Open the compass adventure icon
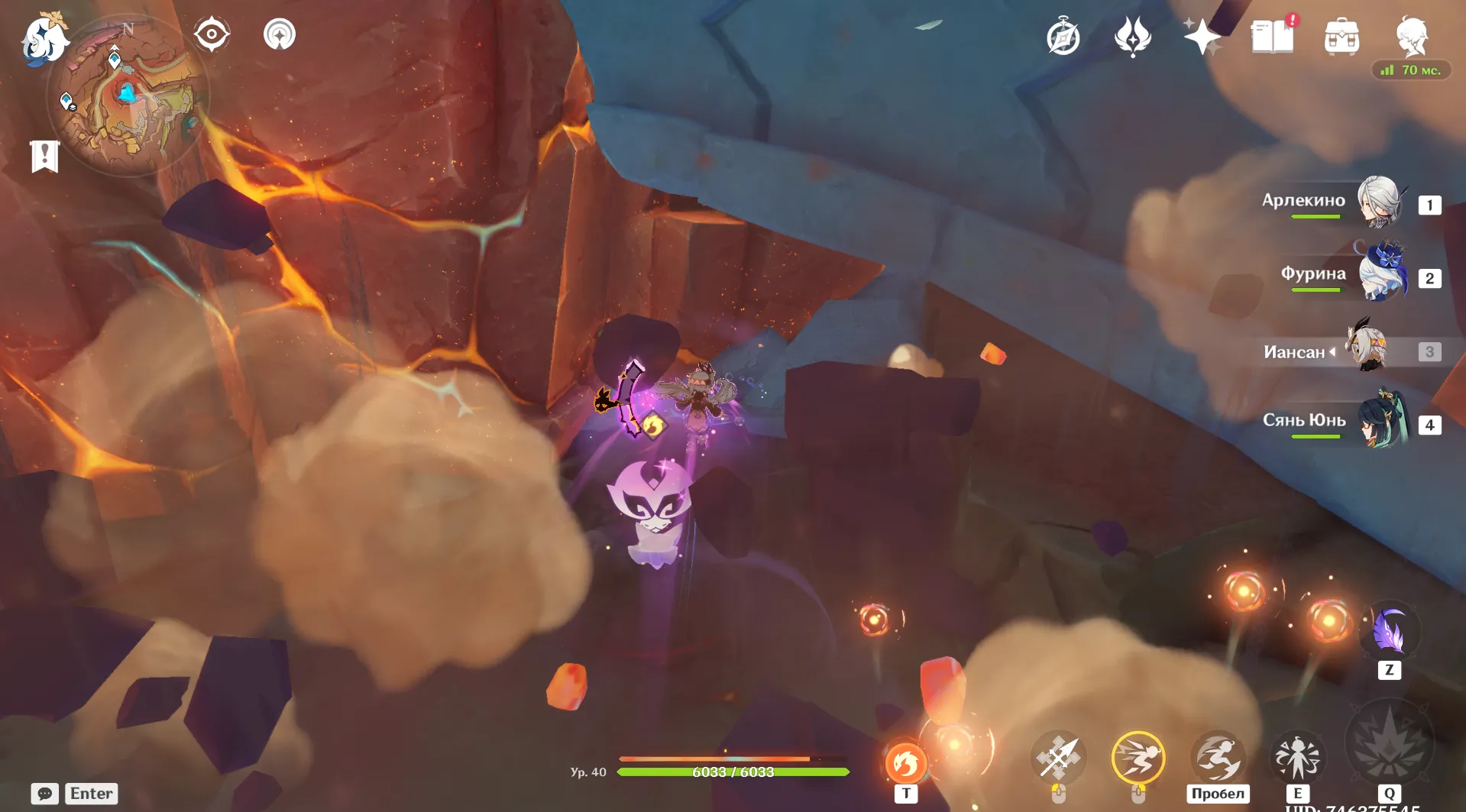The height and width of the screenshot is (812, 1466). [x=1063, y=37]
